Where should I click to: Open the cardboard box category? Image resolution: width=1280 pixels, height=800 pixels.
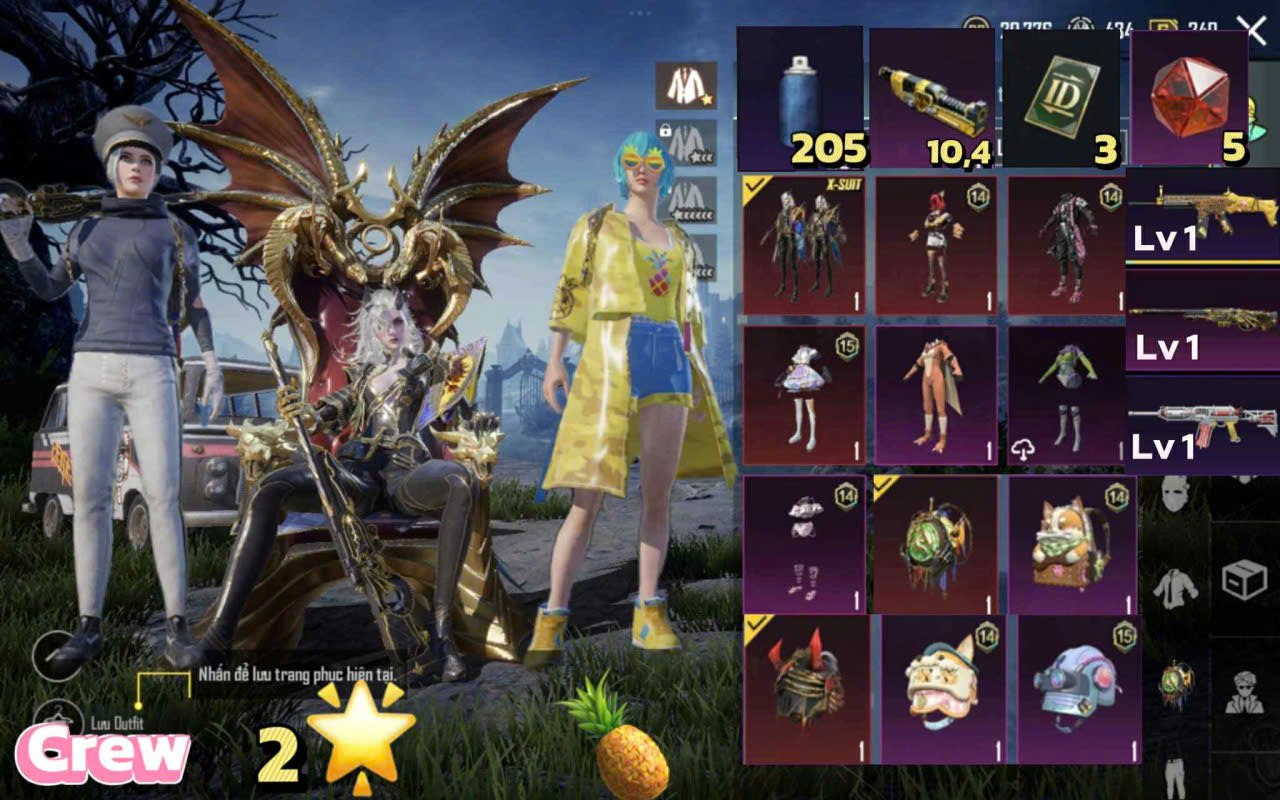[1244, 578]
